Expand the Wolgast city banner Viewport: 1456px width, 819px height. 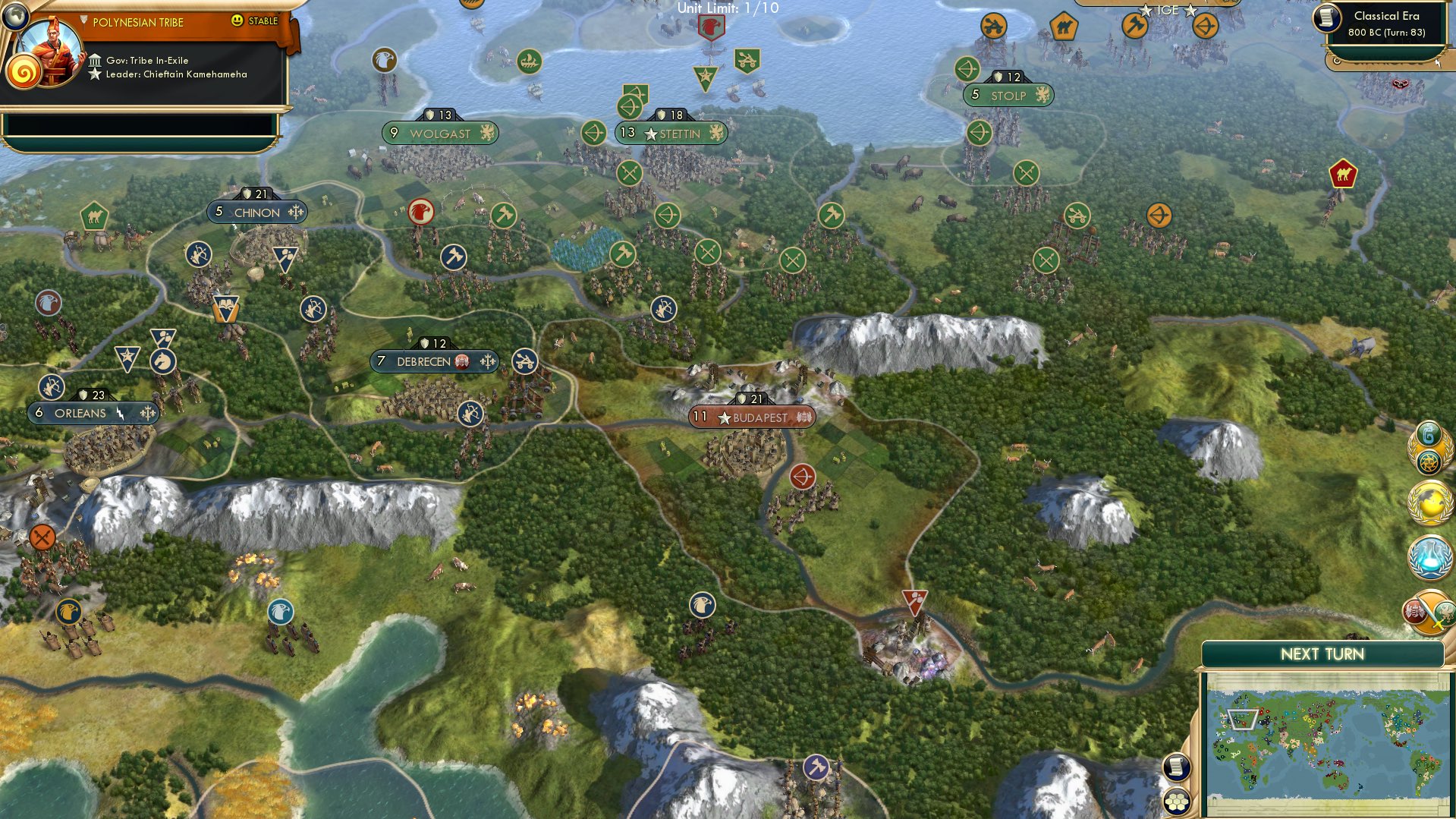438,133
